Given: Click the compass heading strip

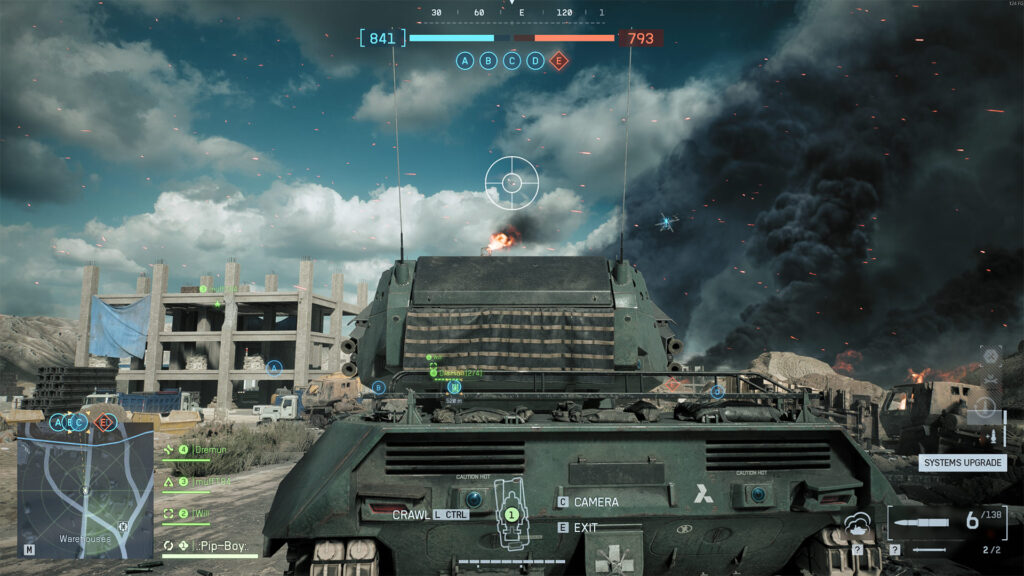Looking at the screenshot, I should click(512, 13).
